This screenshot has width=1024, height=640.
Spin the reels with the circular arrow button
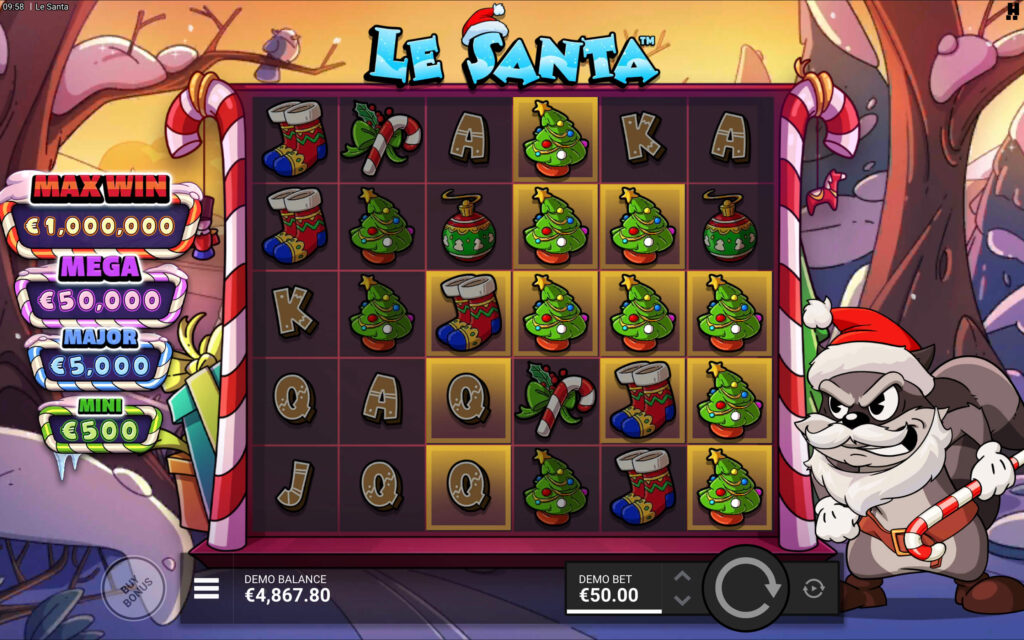pyautogui.click(x=746, y=588)
